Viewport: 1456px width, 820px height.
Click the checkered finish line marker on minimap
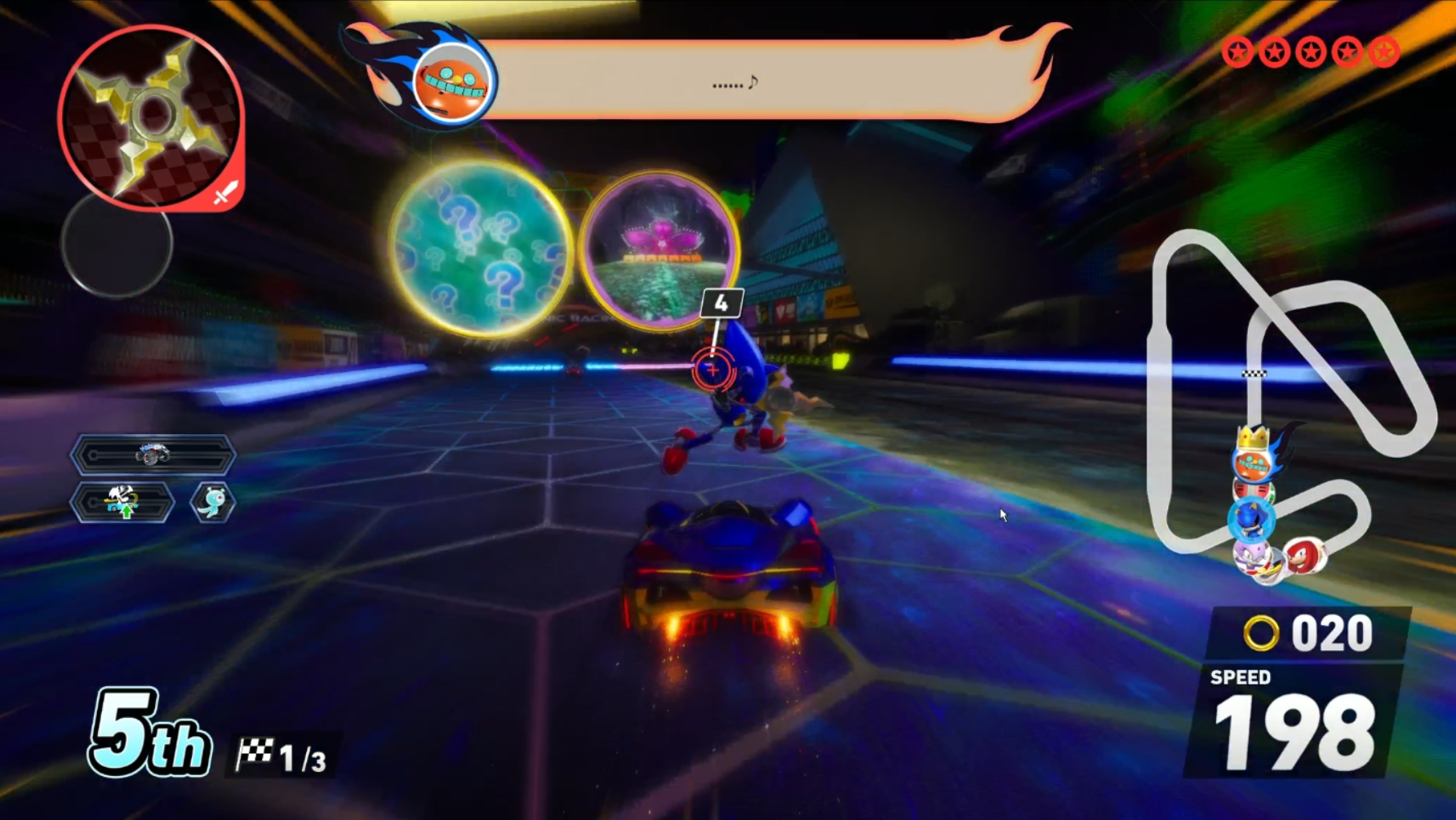coord(1254,374)
